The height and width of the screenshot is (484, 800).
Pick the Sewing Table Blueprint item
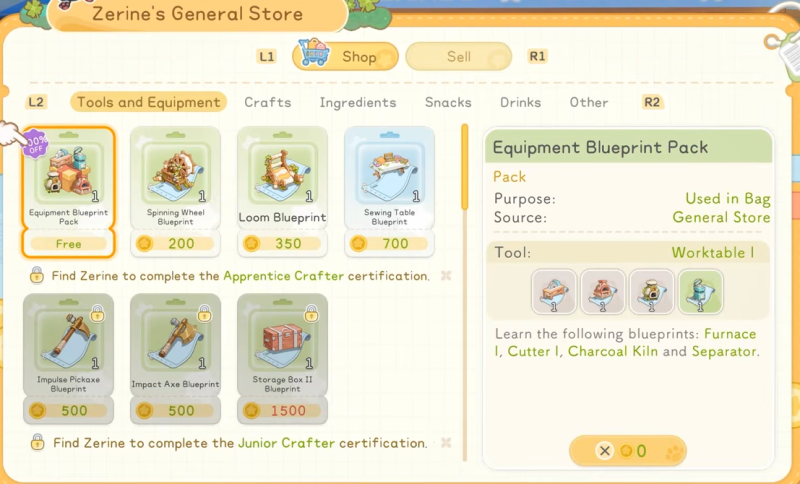click(390, 191)
